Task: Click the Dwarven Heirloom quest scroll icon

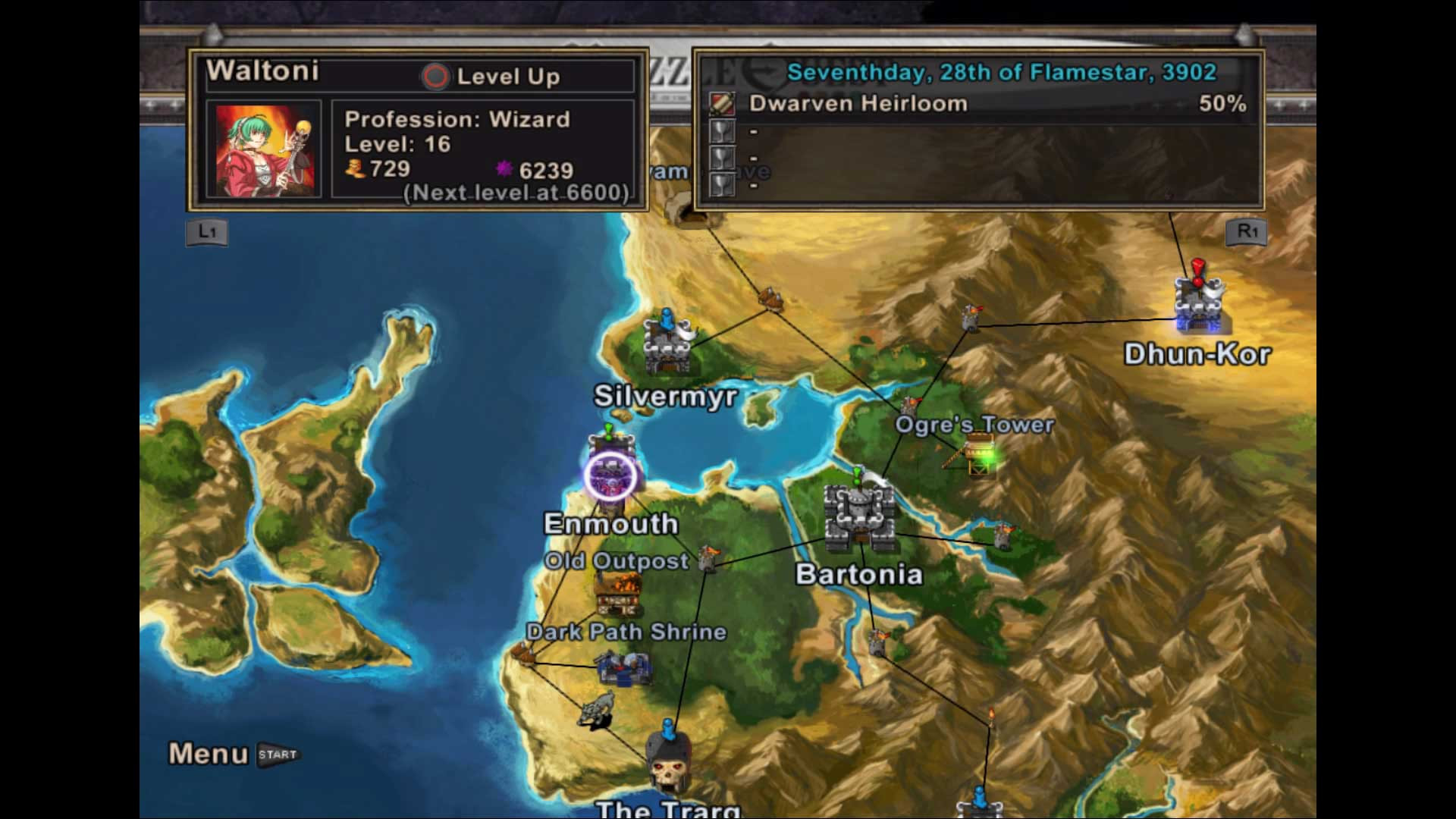Action: click(x=723, y=103)
